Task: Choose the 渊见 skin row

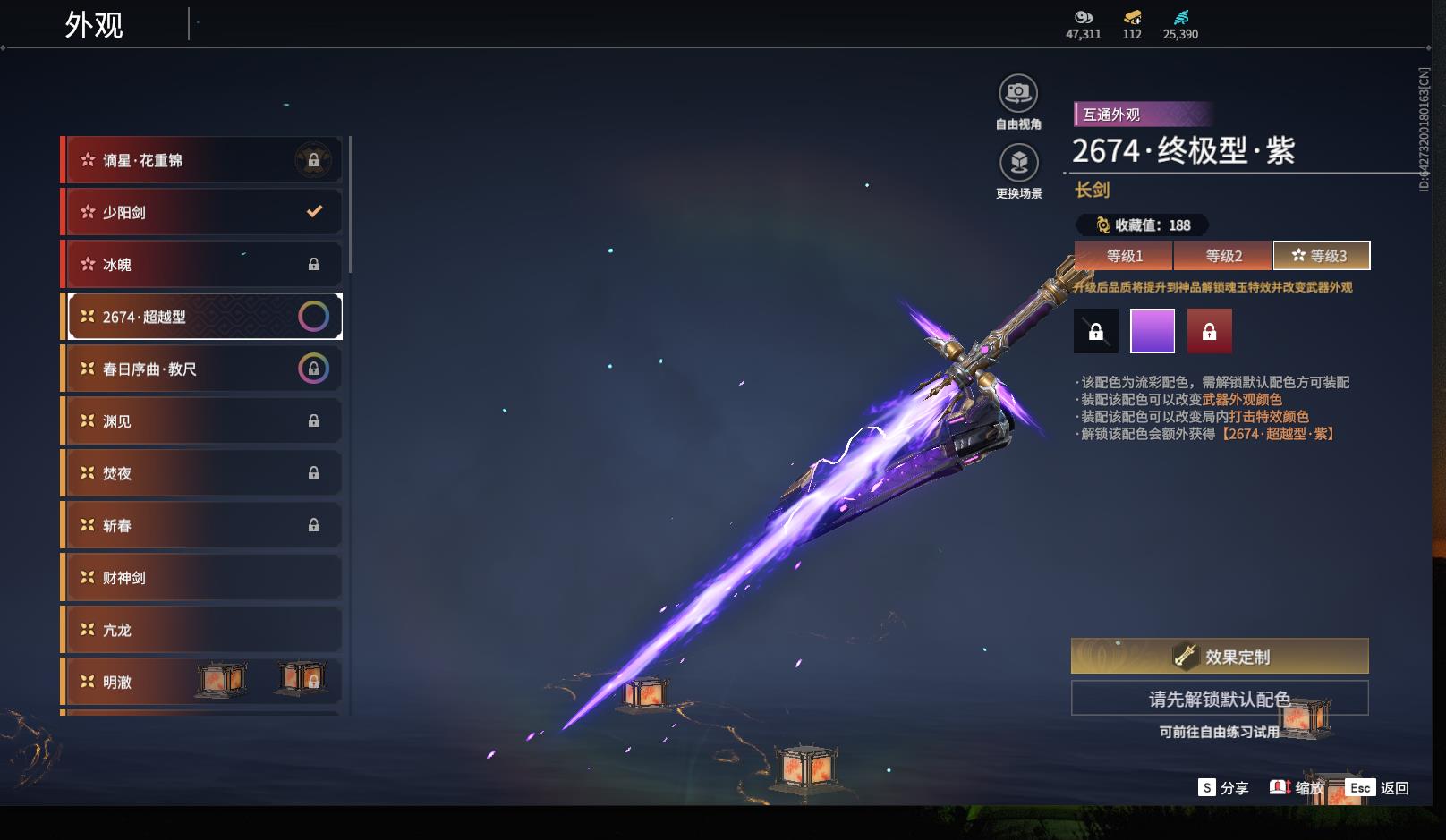Action: pos(201,420)
